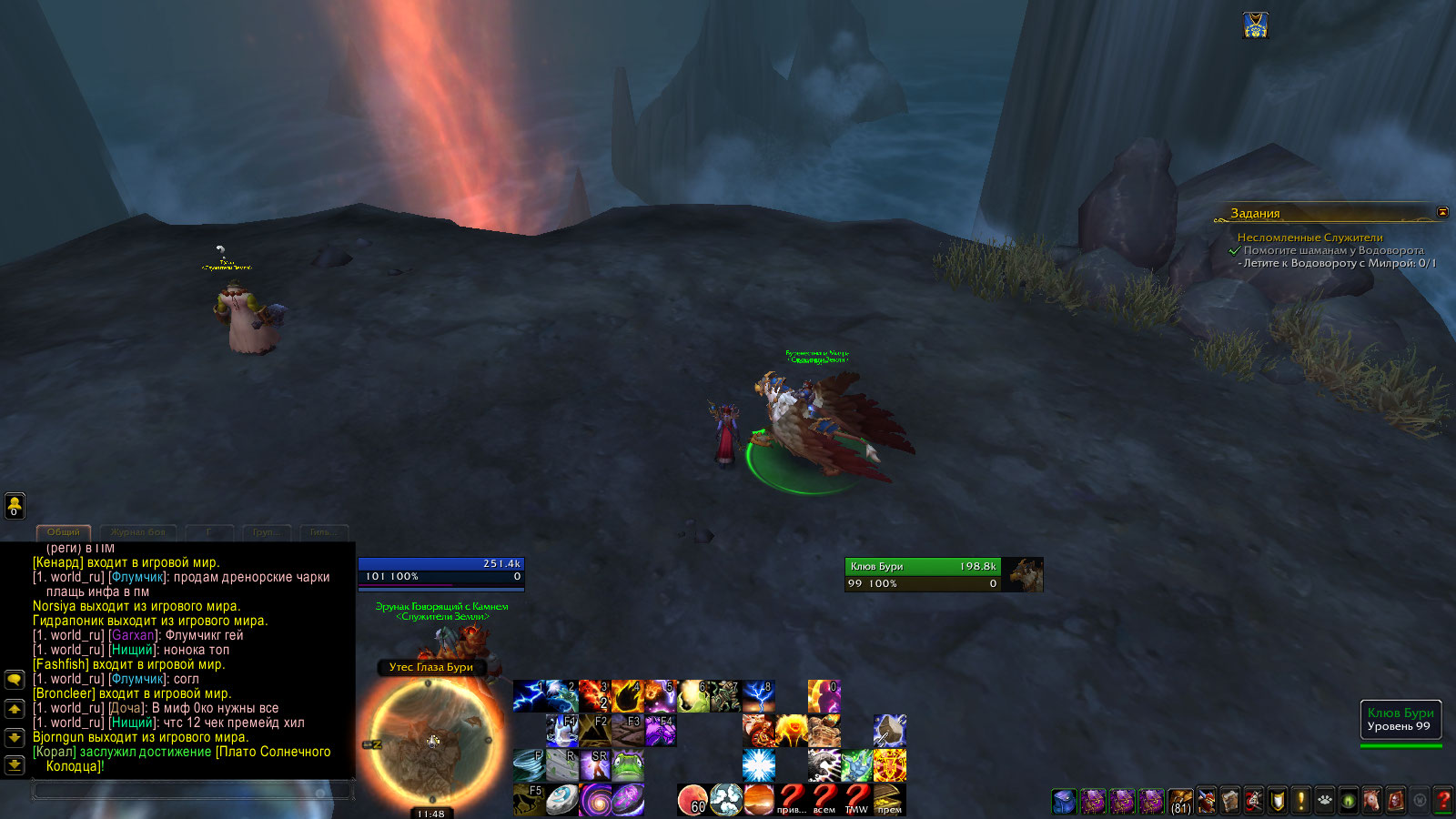This screenshot has height=819, width=1456.
Task: Open the Журнал боя combat log tab
Action: tap(137, 532)
